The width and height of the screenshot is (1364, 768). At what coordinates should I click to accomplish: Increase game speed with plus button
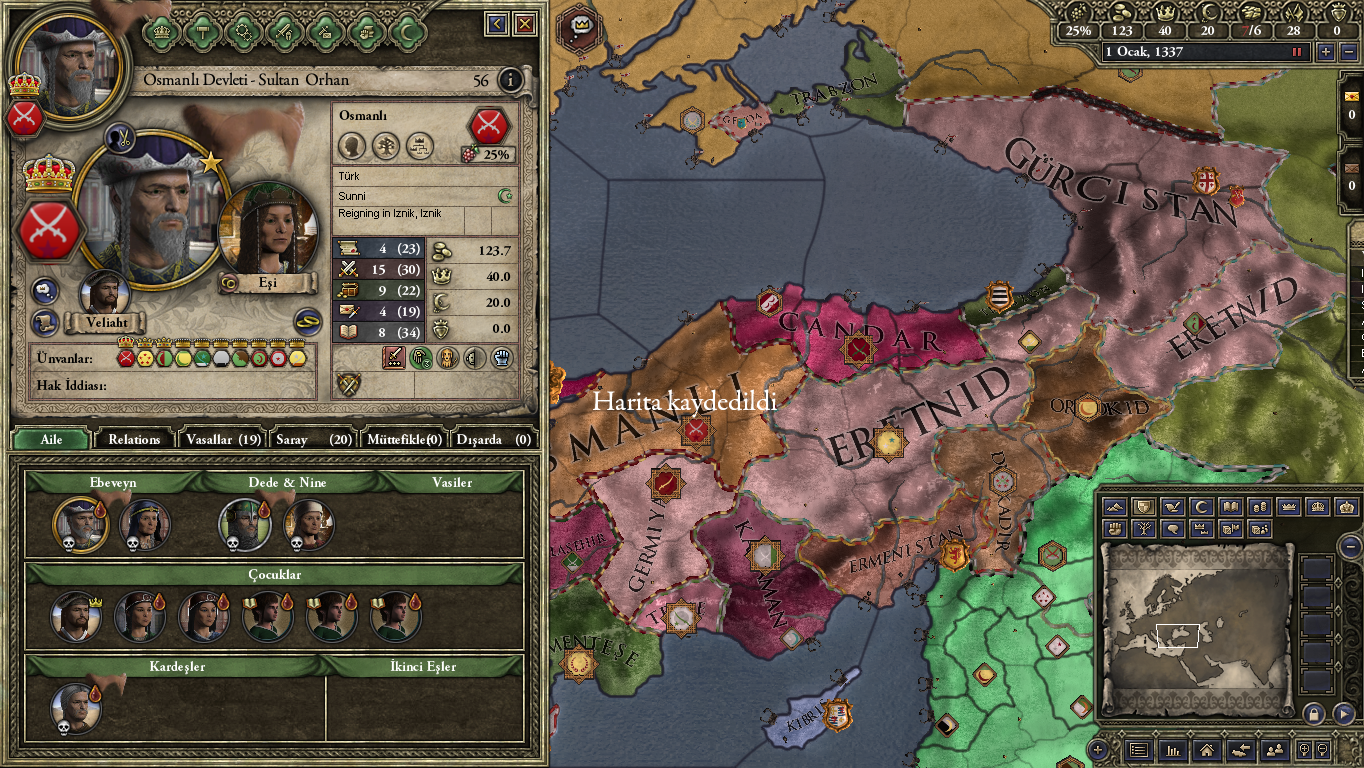click(x=1326, y=52)
